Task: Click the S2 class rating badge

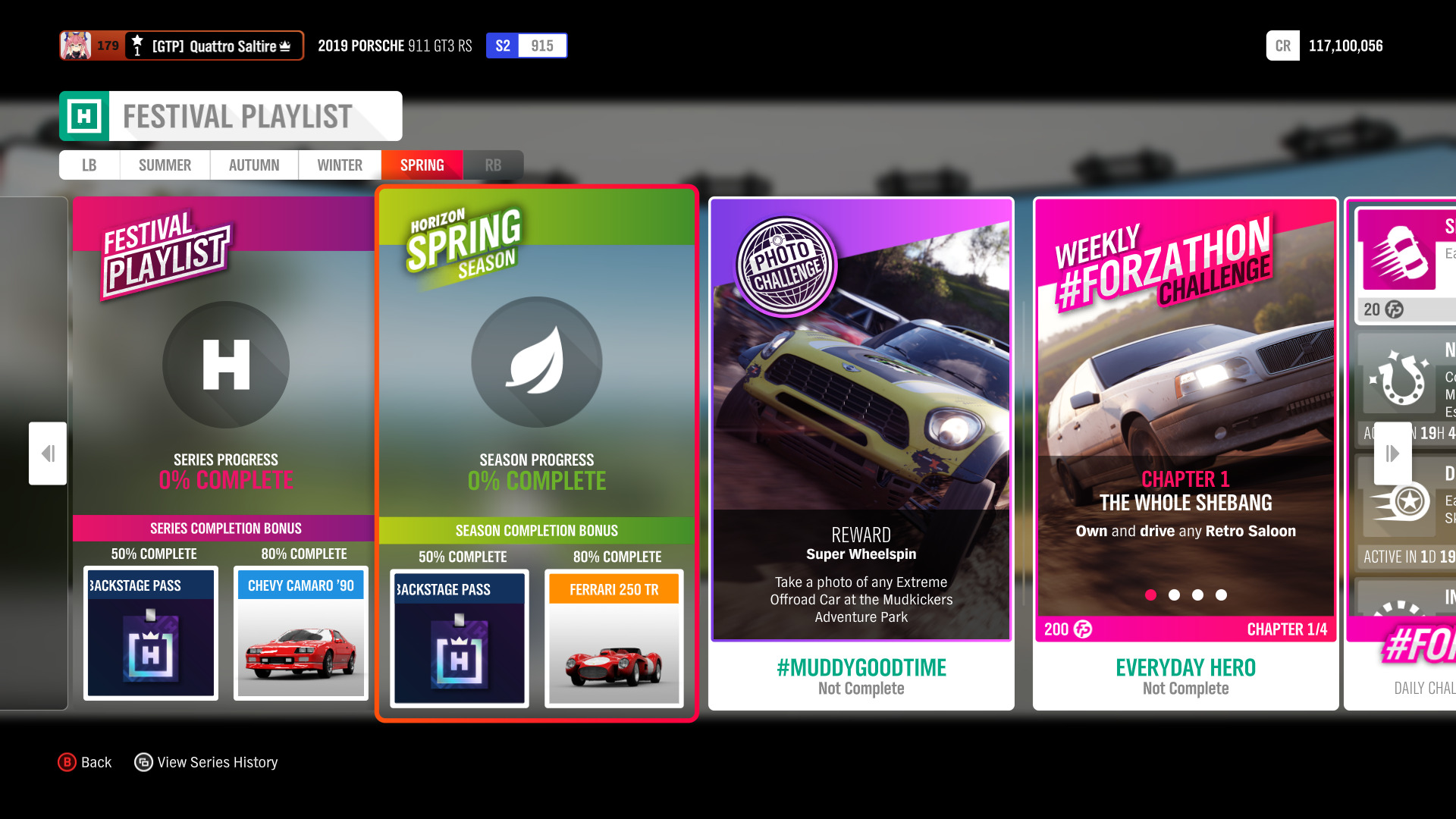Action: pyautogui.click(x=501, y=45)
